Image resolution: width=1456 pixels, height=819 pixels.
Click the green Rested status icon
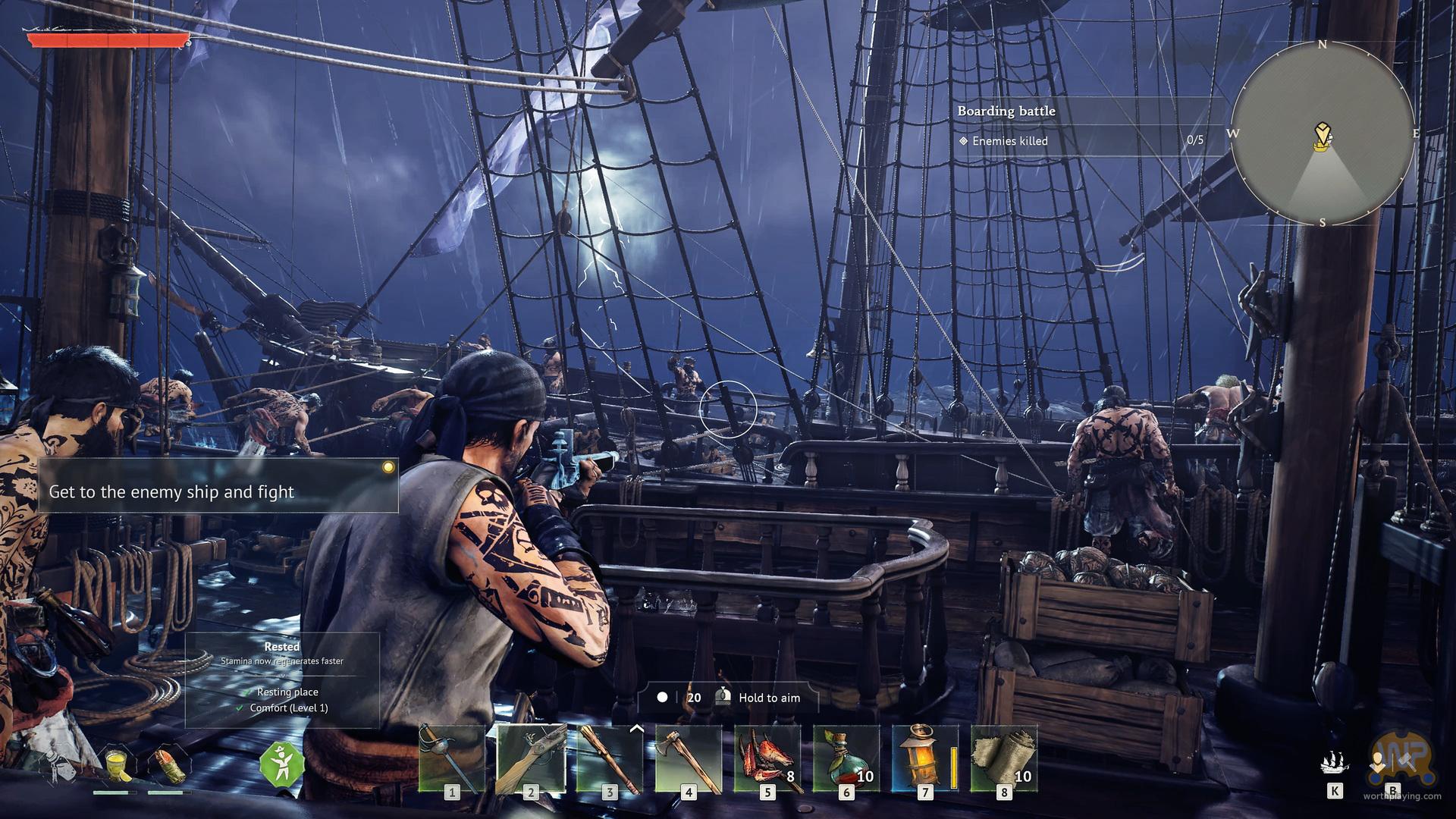pos(282,764)
